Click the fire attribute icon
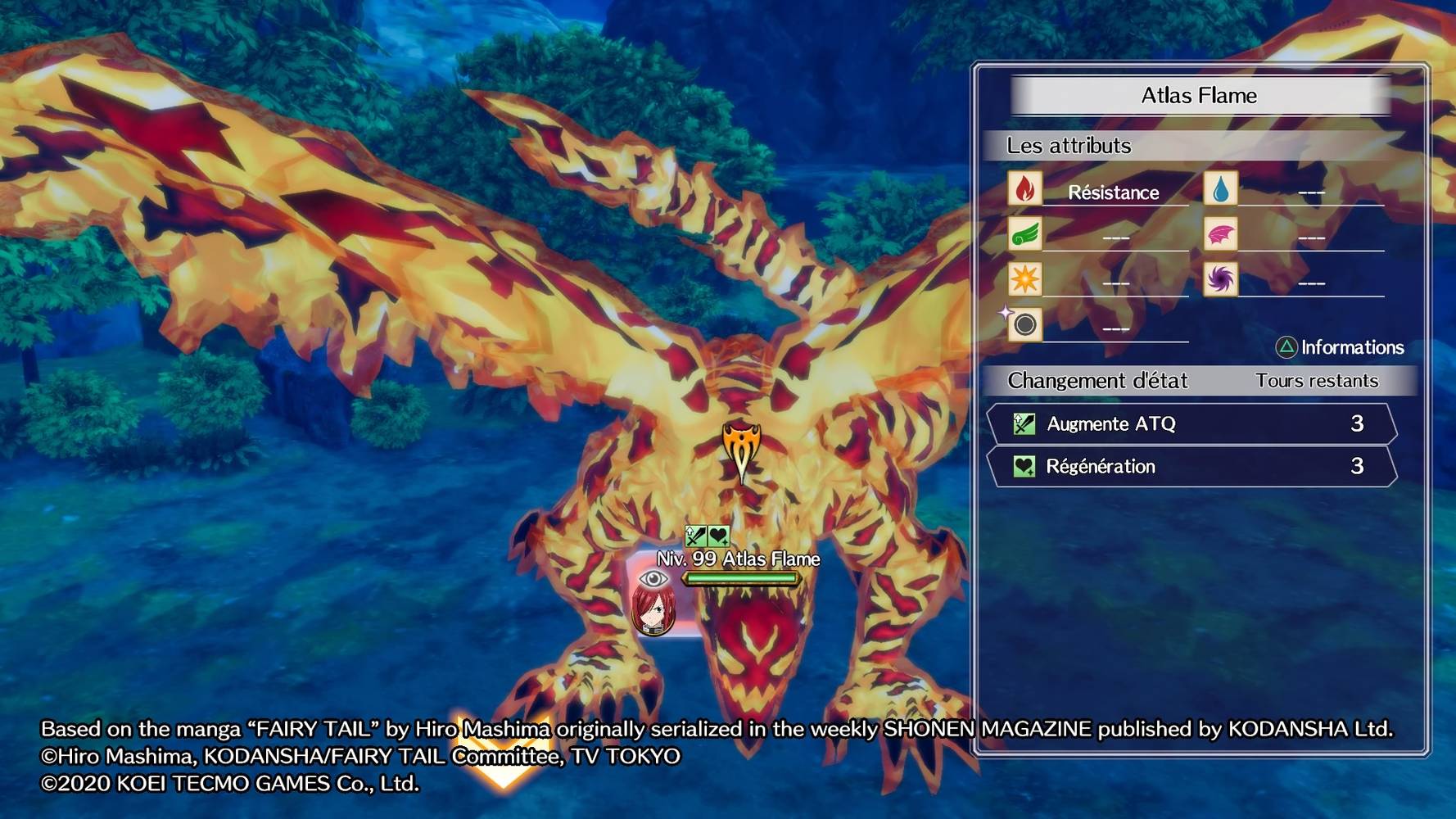The image size is (1456, 819). point(1024,189)
